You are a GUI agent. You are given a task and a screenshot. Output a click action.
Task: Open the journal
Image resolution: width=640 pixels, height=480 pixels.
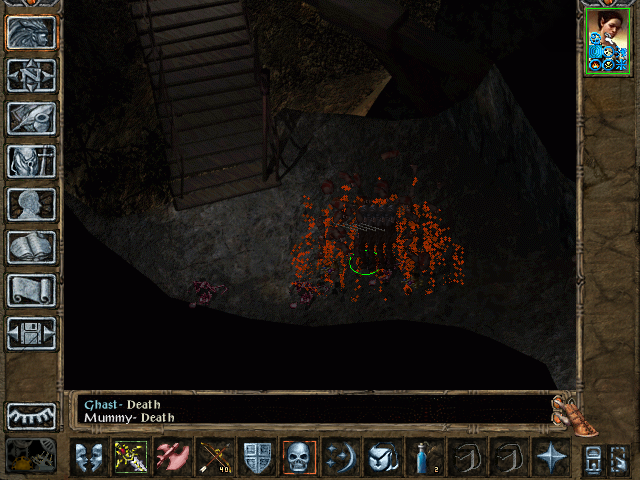31,118
